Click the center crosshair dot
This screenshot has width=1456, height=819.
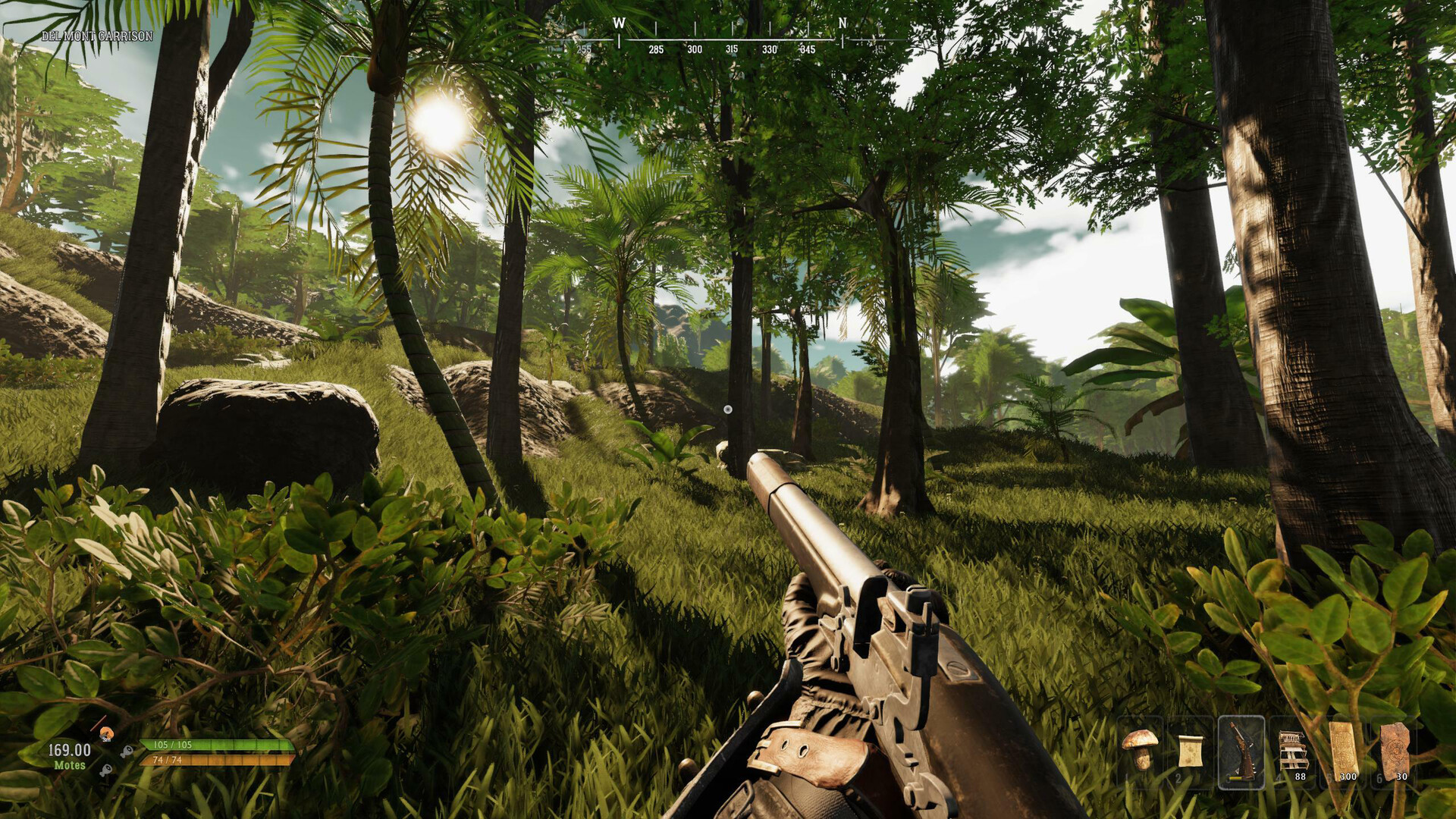tap(729, 409)
